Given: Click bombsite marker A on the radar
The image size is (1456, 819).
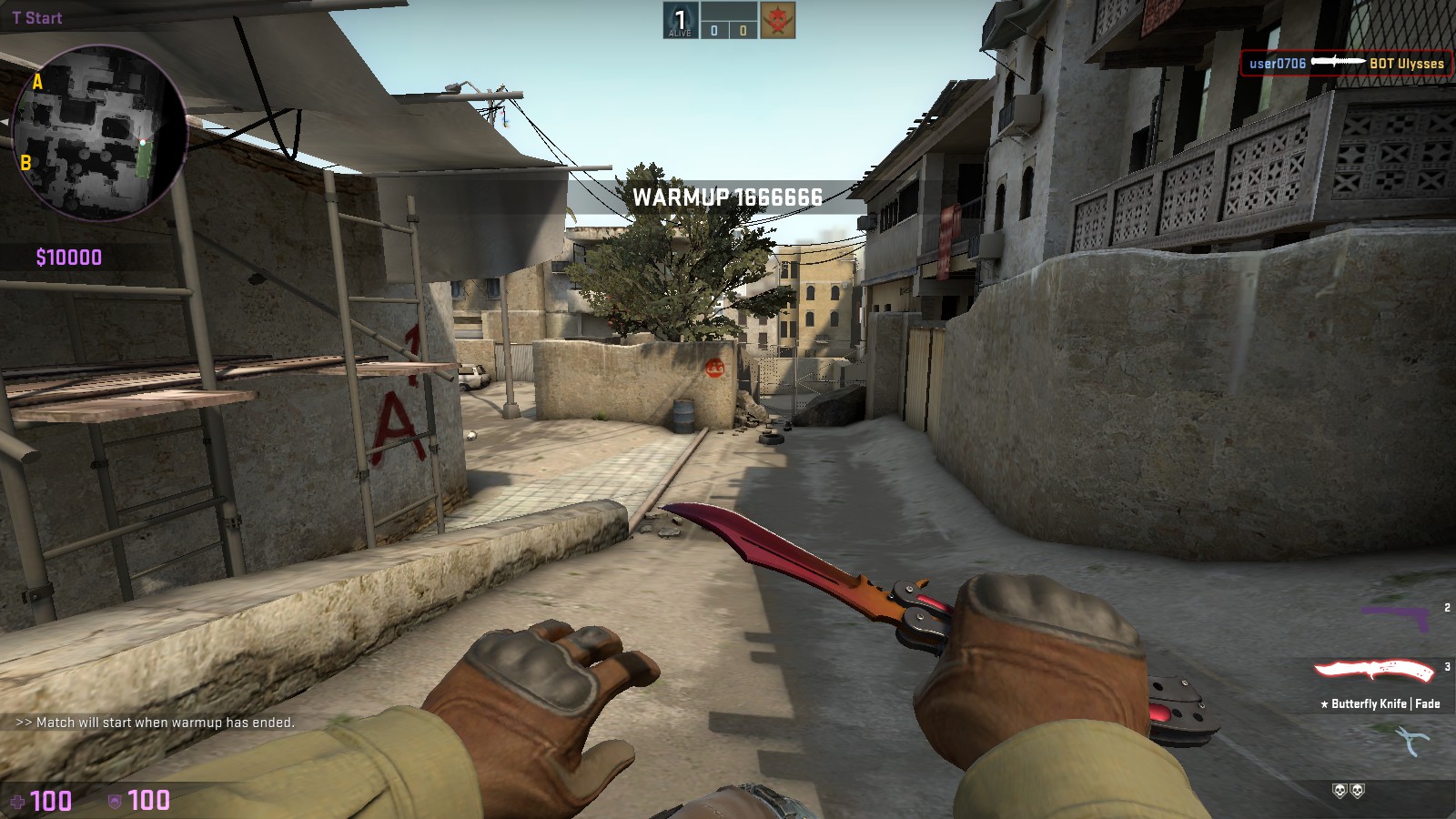Looking at the screenshot, I should pos(37,83).
